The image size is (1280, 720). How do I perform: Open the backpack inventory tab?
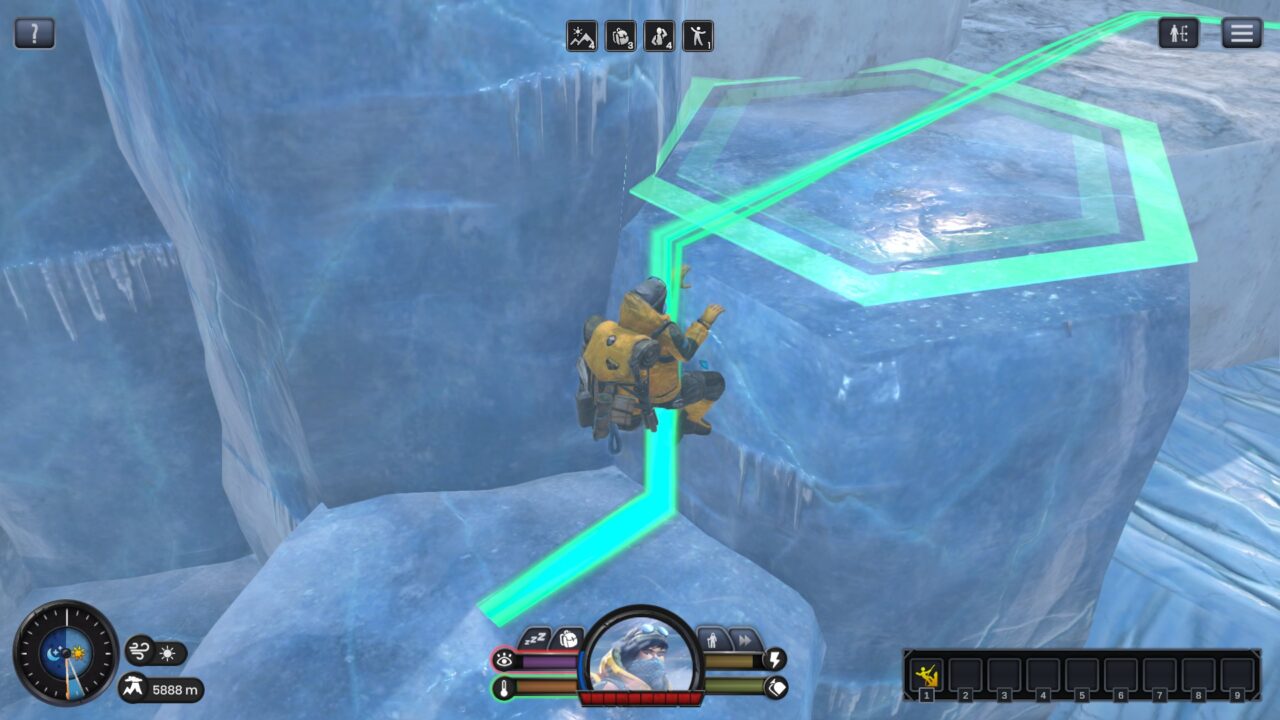coord(567,638)
